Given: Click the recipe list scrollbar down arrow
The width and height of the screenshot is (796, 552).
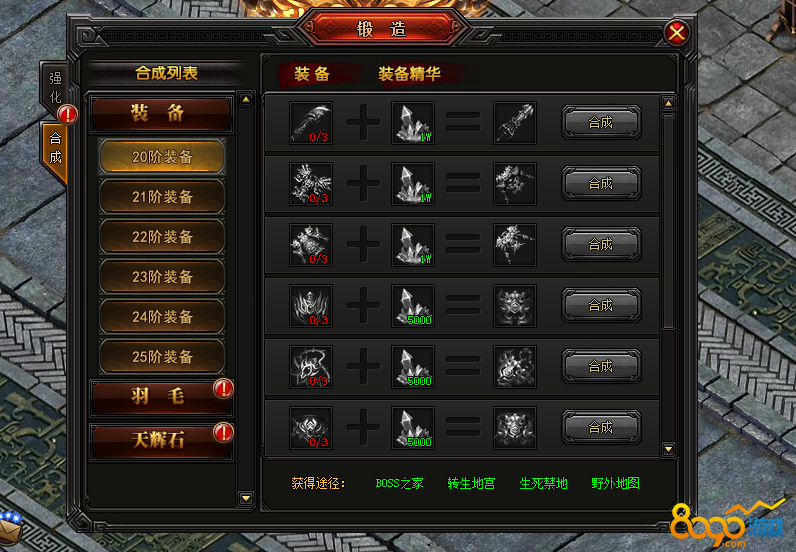Looking at the screenshot, I should tap(669, 442).
